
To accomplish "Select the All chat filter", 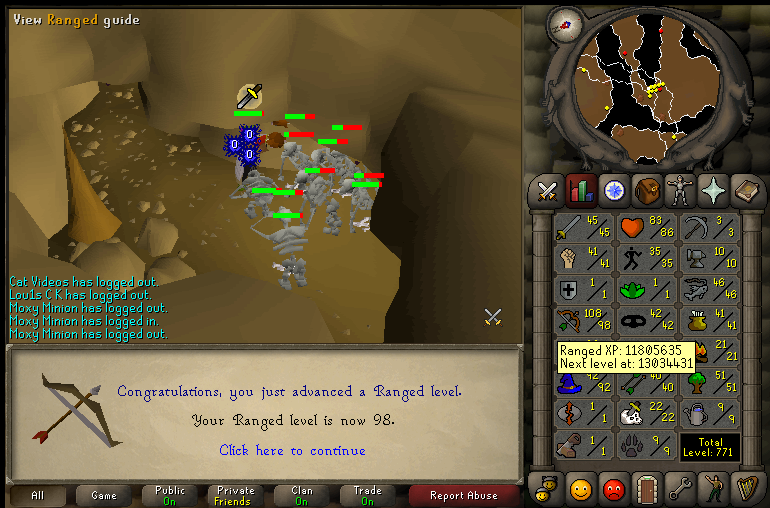I will coord(37,495).
